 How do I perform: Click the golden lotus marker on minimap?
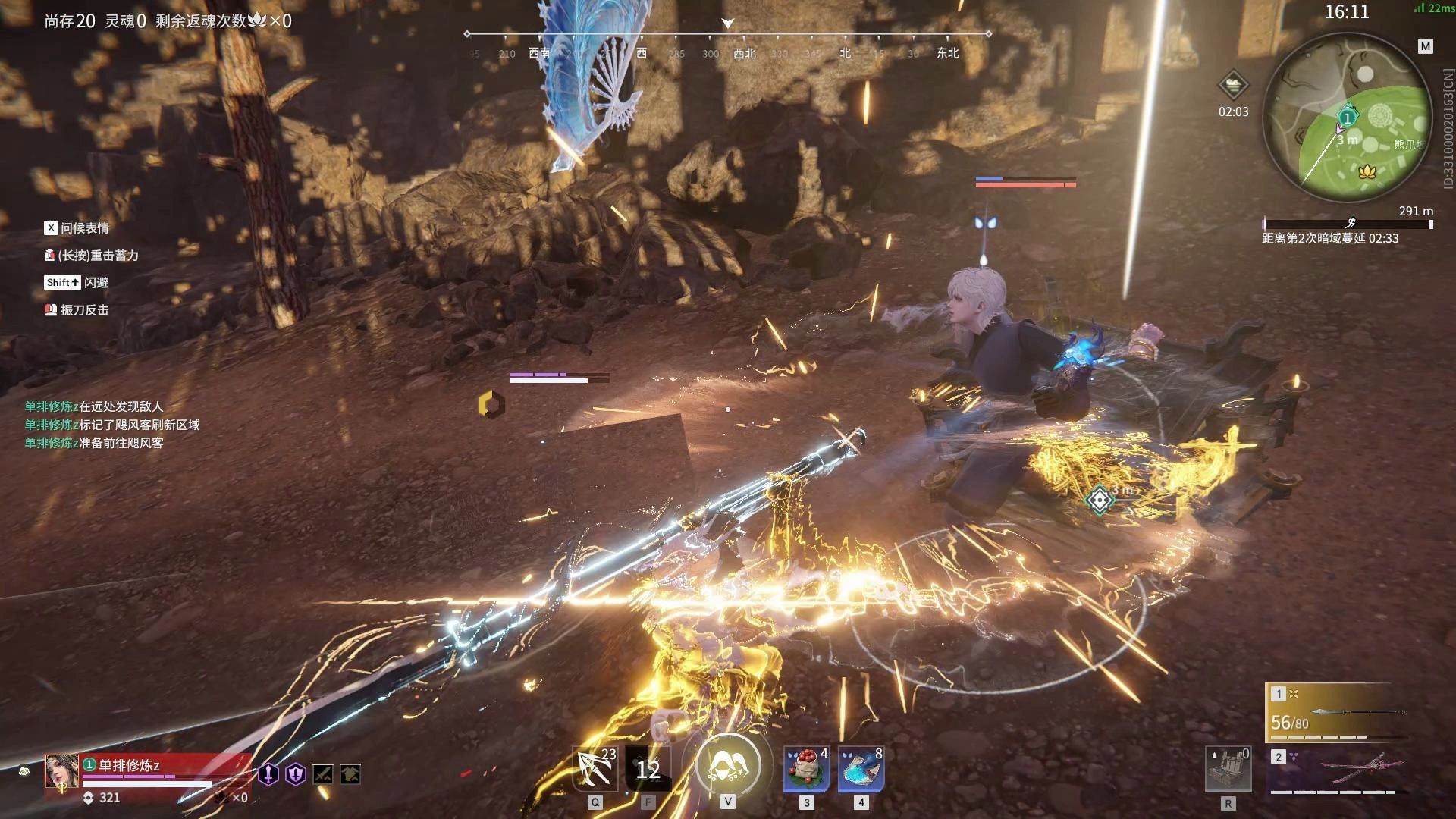1367,172
